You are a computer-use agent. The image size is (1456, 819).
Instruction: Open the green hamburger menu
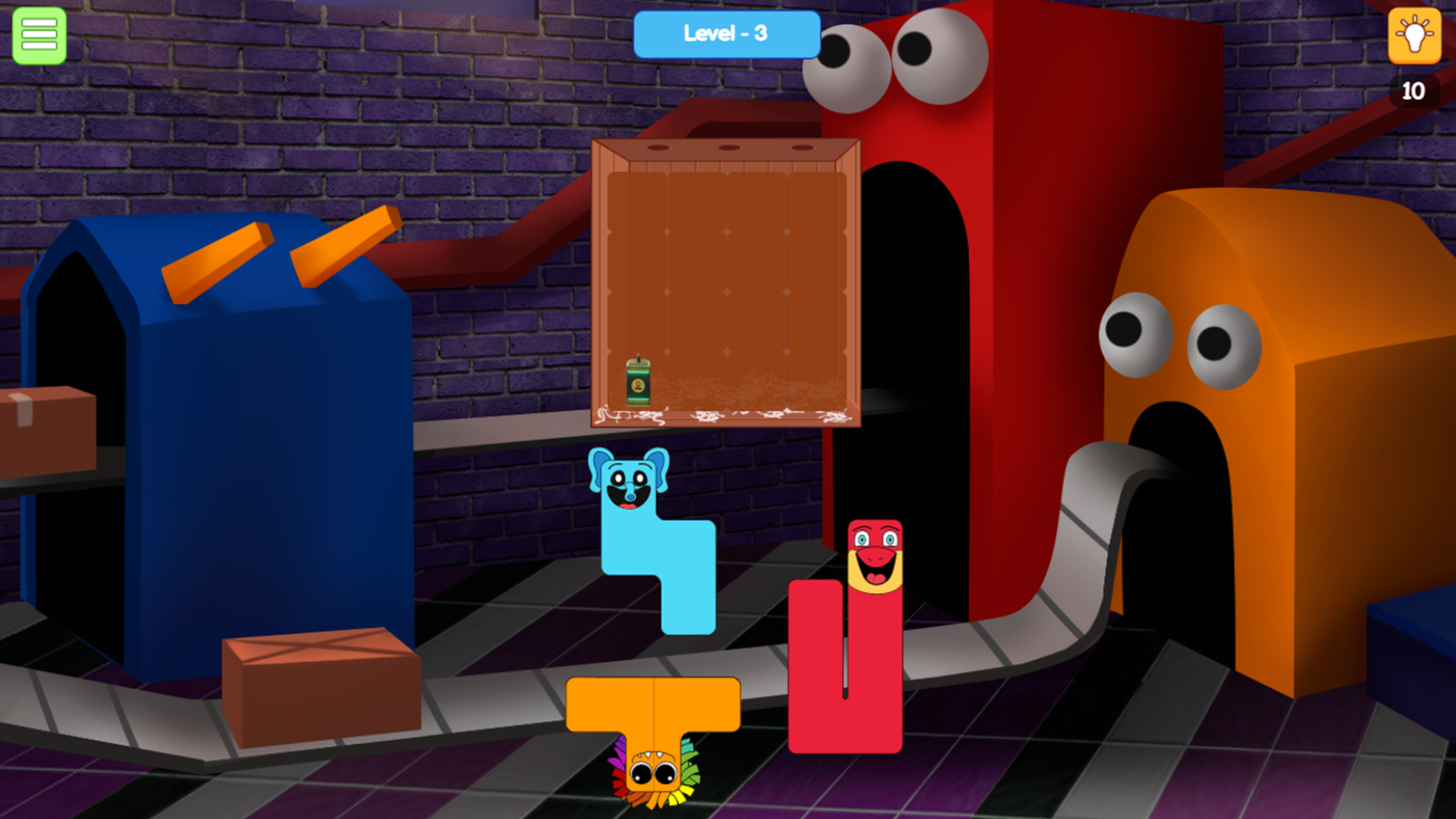[x=39, y=36]
